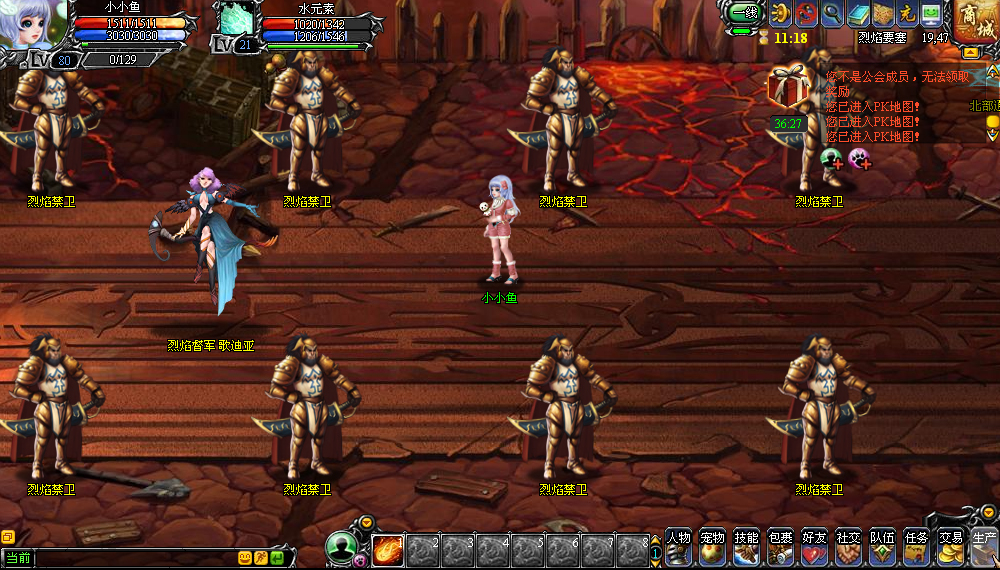Open the 宠物 pet menu
Viewport: 1000px width, 570px height.
coord(712,548)
